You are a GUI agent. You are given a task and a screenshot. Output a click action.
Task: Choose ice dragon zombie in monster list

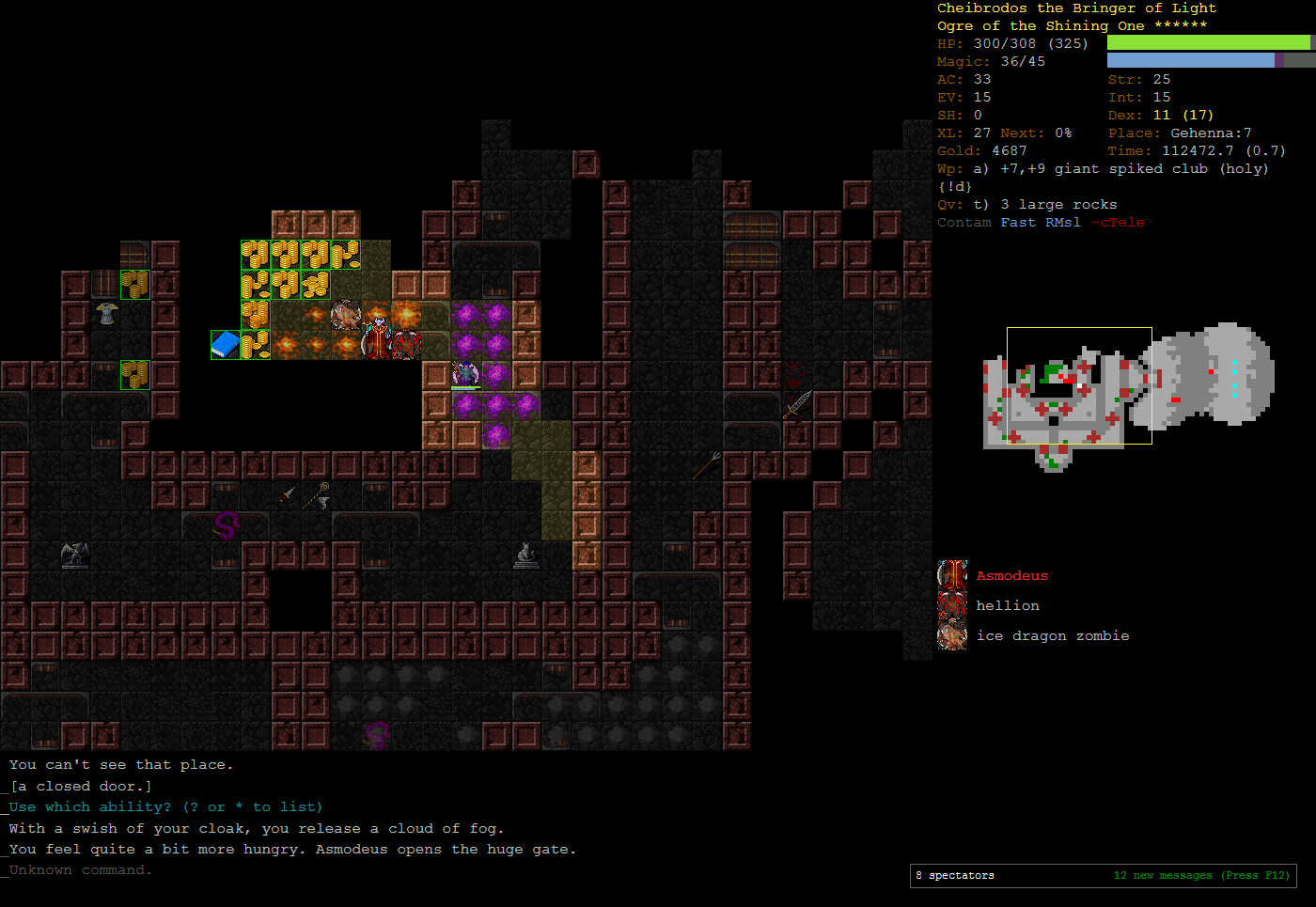(1052, 636)
